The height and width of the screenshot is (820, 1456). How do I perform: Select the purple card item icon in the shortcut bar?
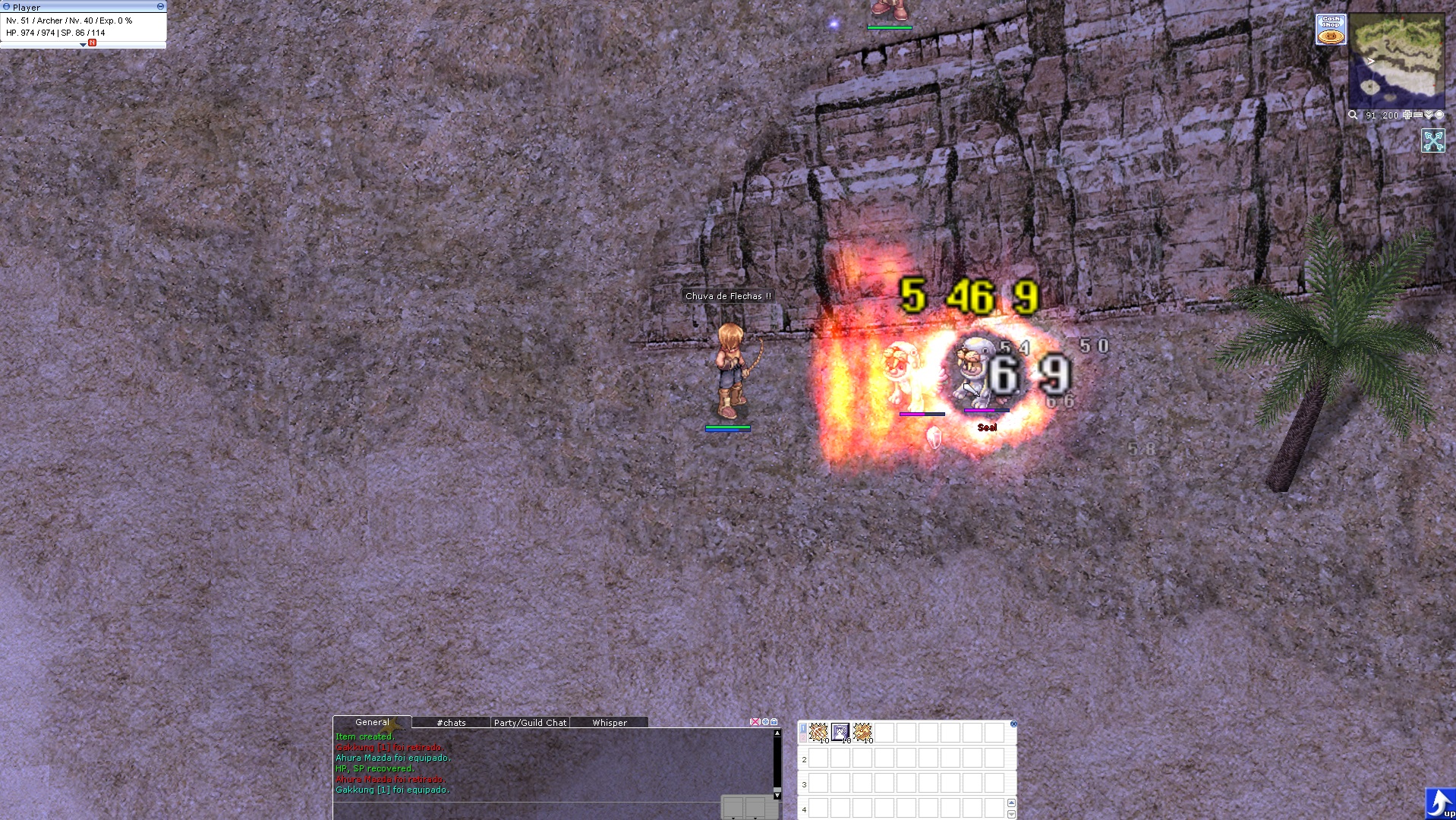tap(840, 732)
